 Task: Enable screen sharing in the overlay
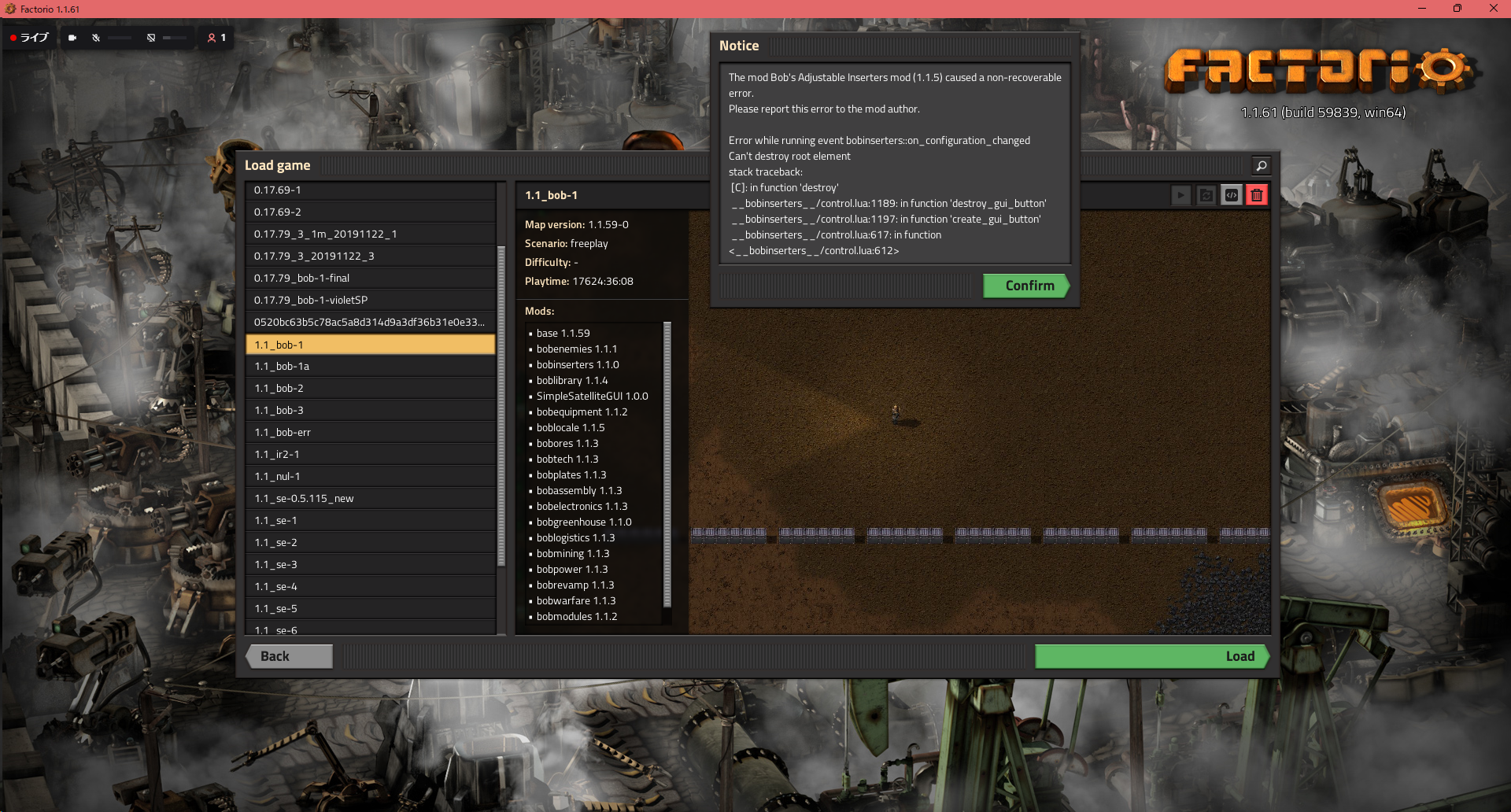tap(150, 37)
